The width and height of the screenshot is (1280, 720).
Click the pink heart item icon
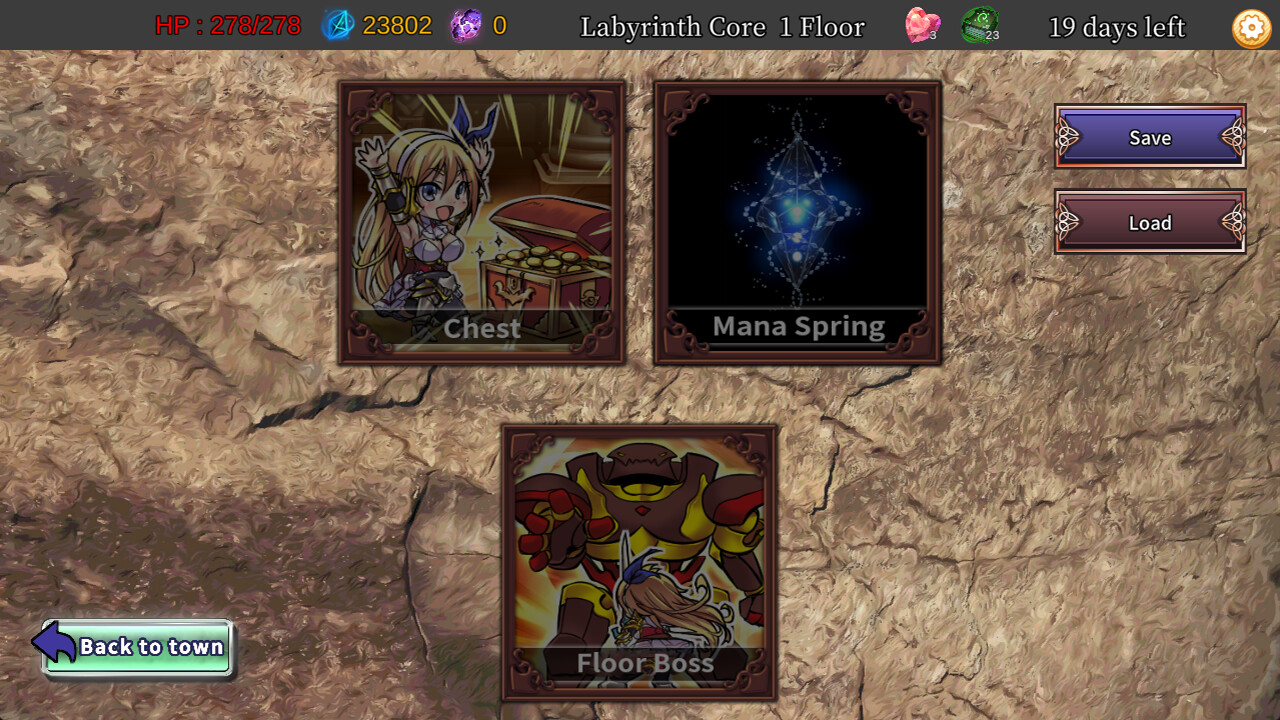(x=922, y=25)
